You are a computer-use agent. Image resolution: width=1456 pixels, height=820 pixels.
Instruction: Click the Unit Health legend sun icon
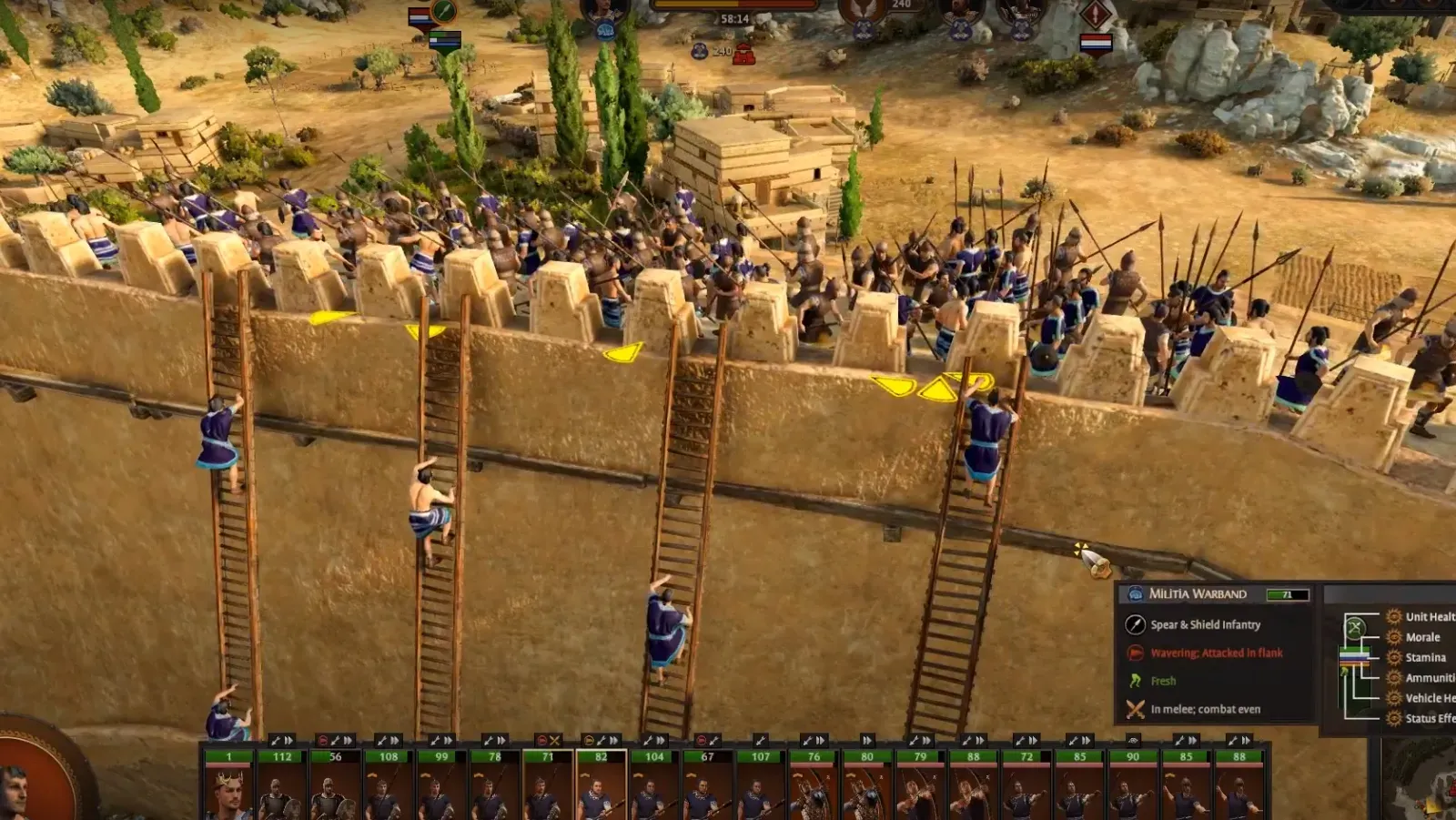pos(1395,617)
